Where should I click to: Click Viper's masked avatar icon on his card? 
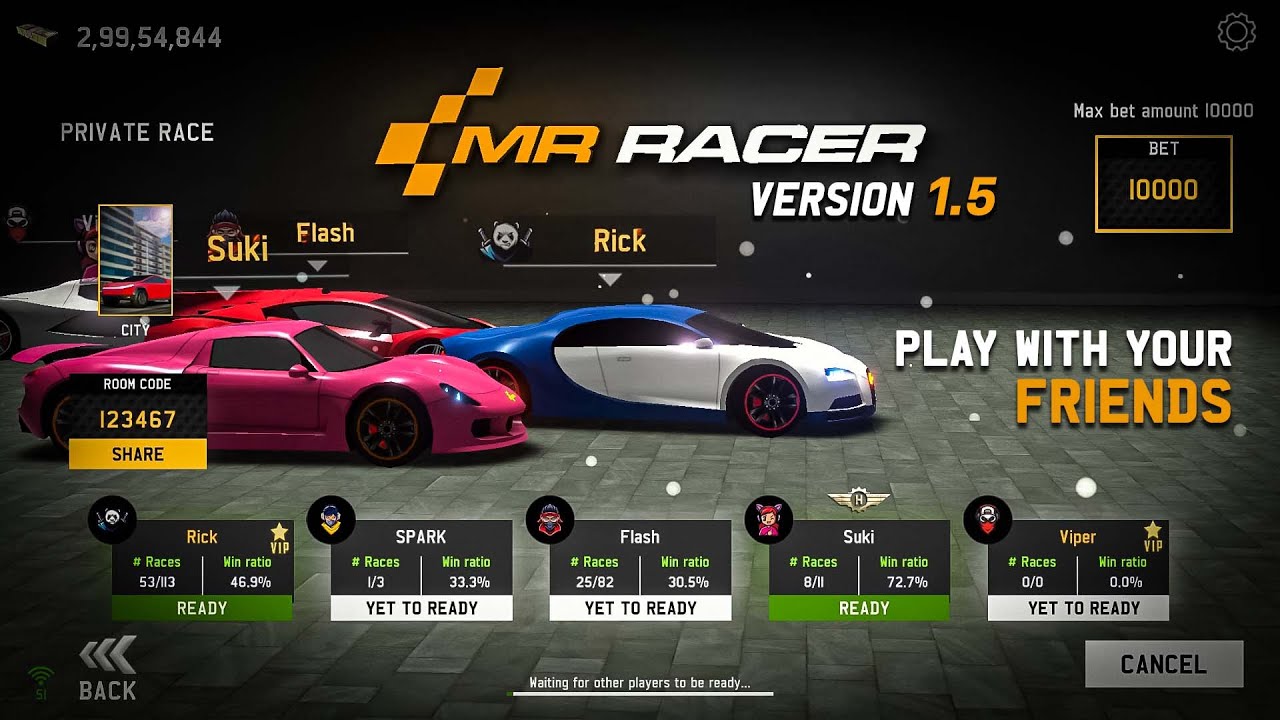[988, 519]
